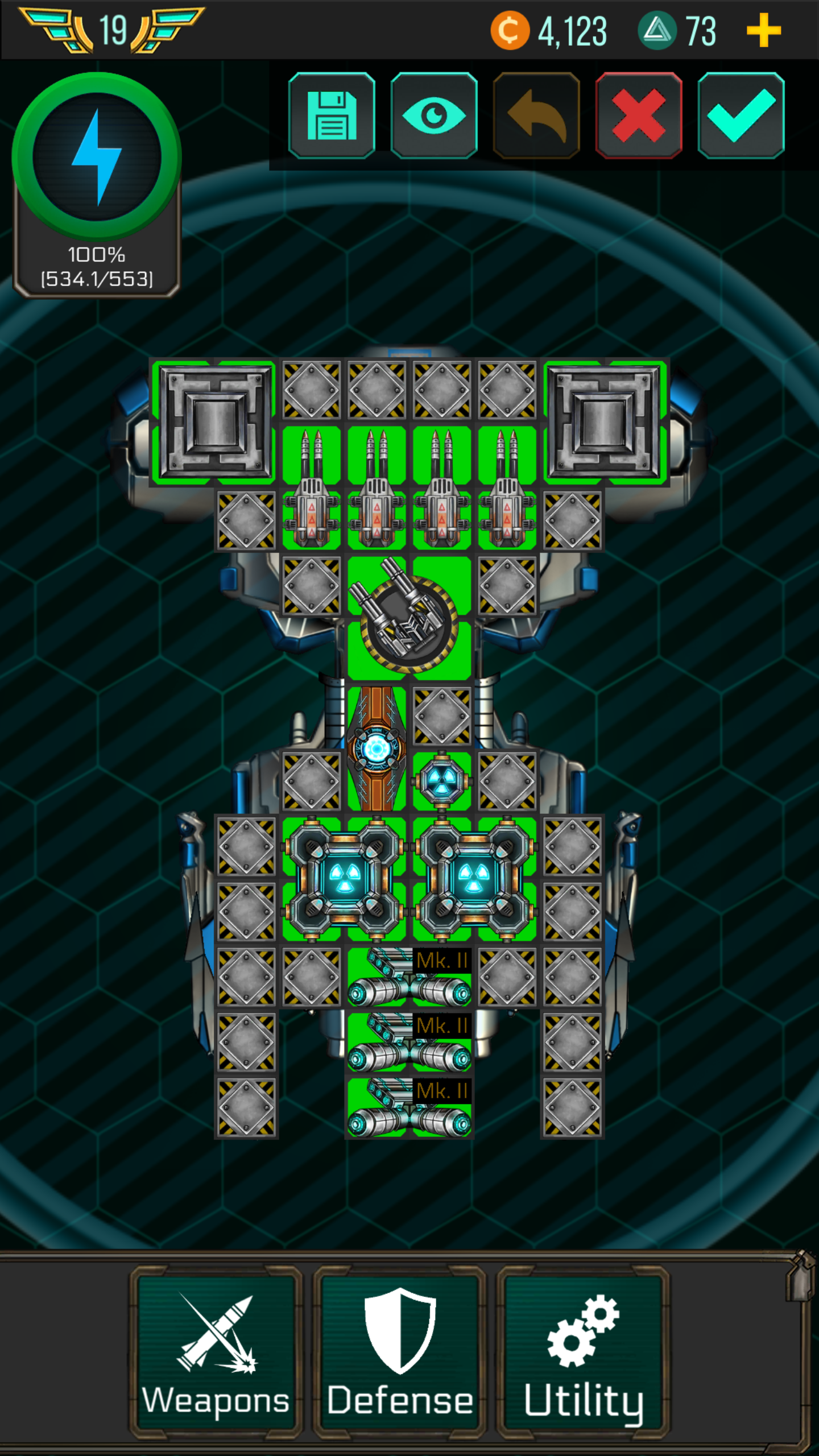
Task: Confirm the build with the green checkmark
Action: click(741, 115)
